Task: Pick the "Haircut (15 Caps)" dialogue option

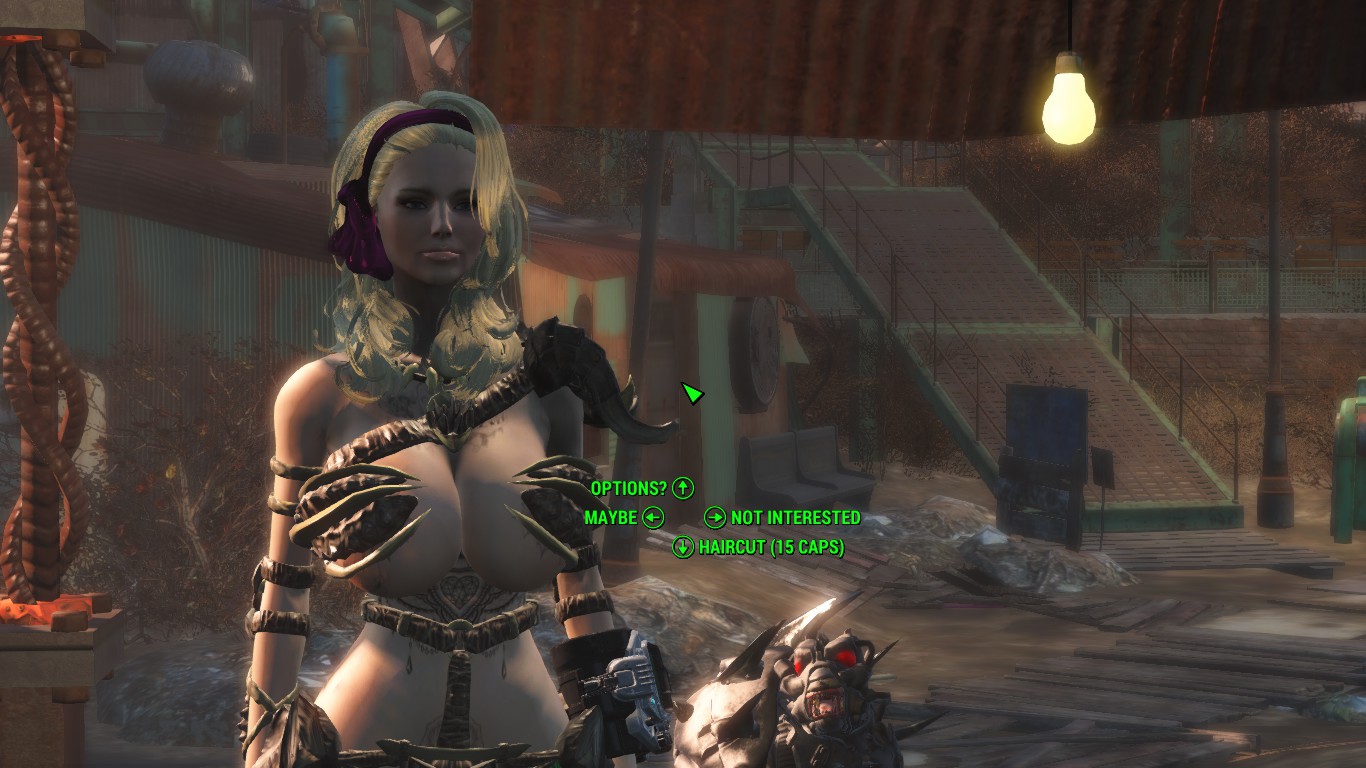Action: click(x=770, y=547)
